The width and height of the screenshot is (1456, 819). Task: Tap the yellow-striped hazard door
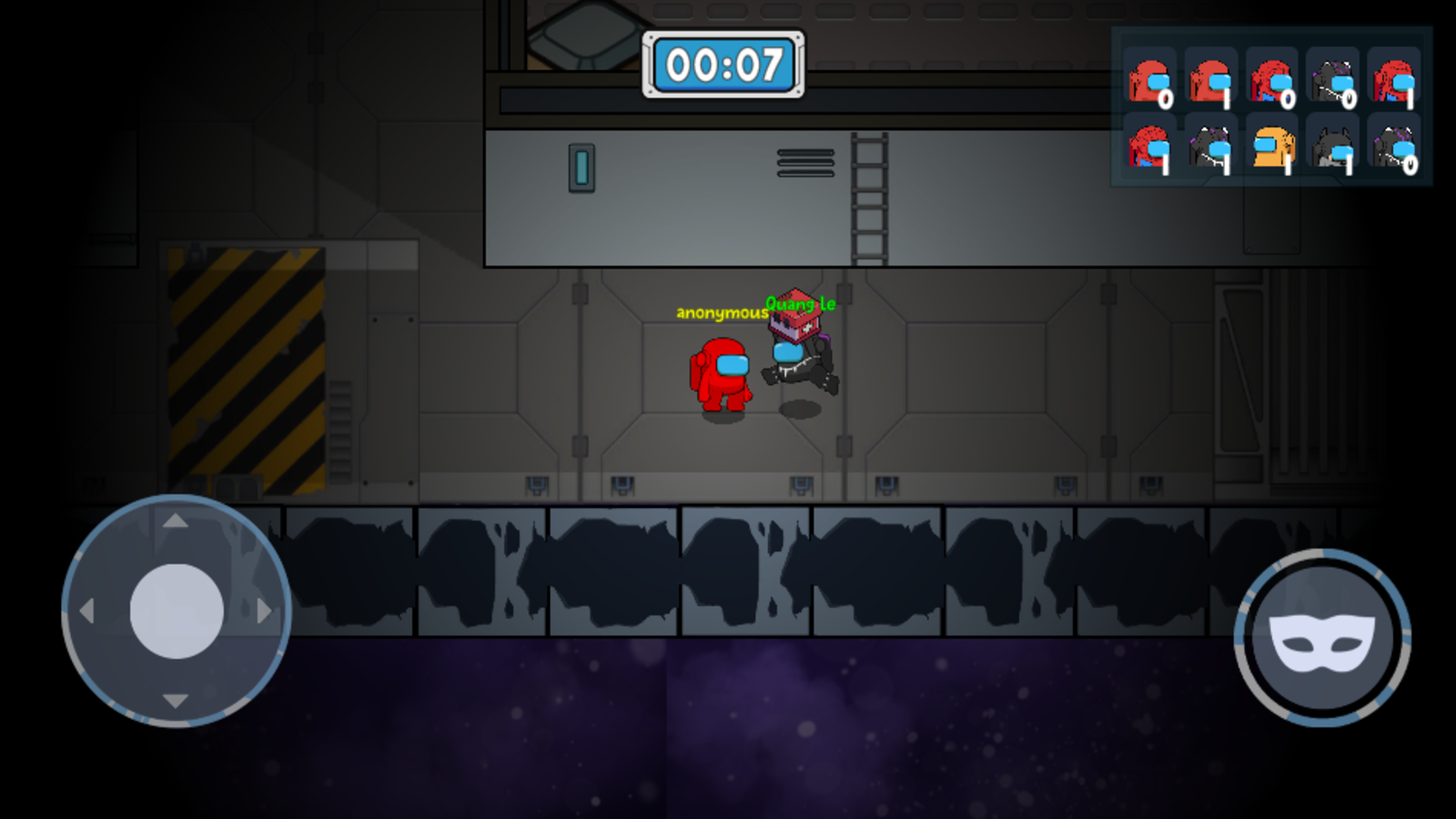pyautogui.click(x=248, y=364)
